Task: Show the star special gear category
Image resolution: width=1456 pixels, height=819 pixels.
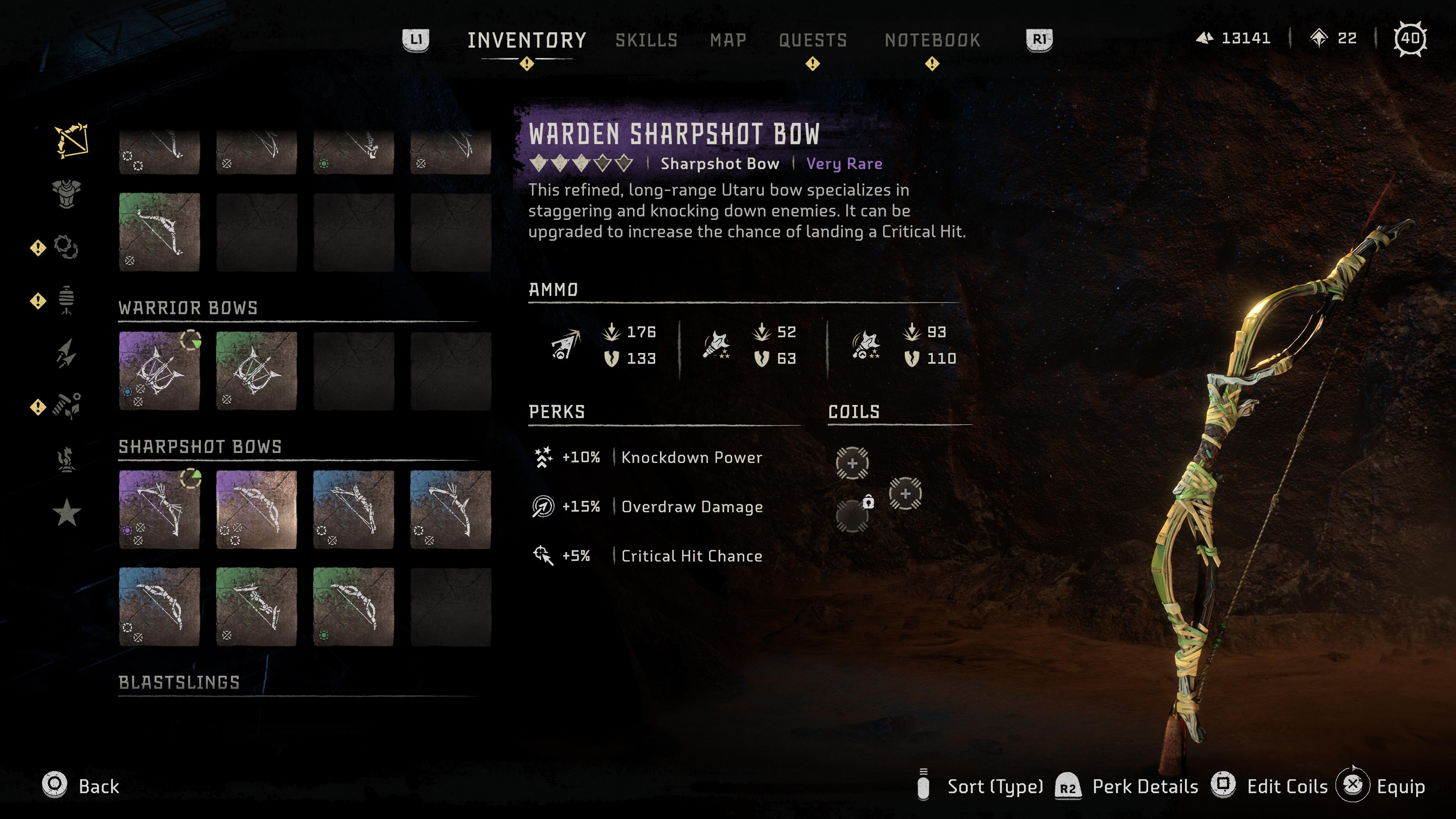Action: tap(67, 512)
